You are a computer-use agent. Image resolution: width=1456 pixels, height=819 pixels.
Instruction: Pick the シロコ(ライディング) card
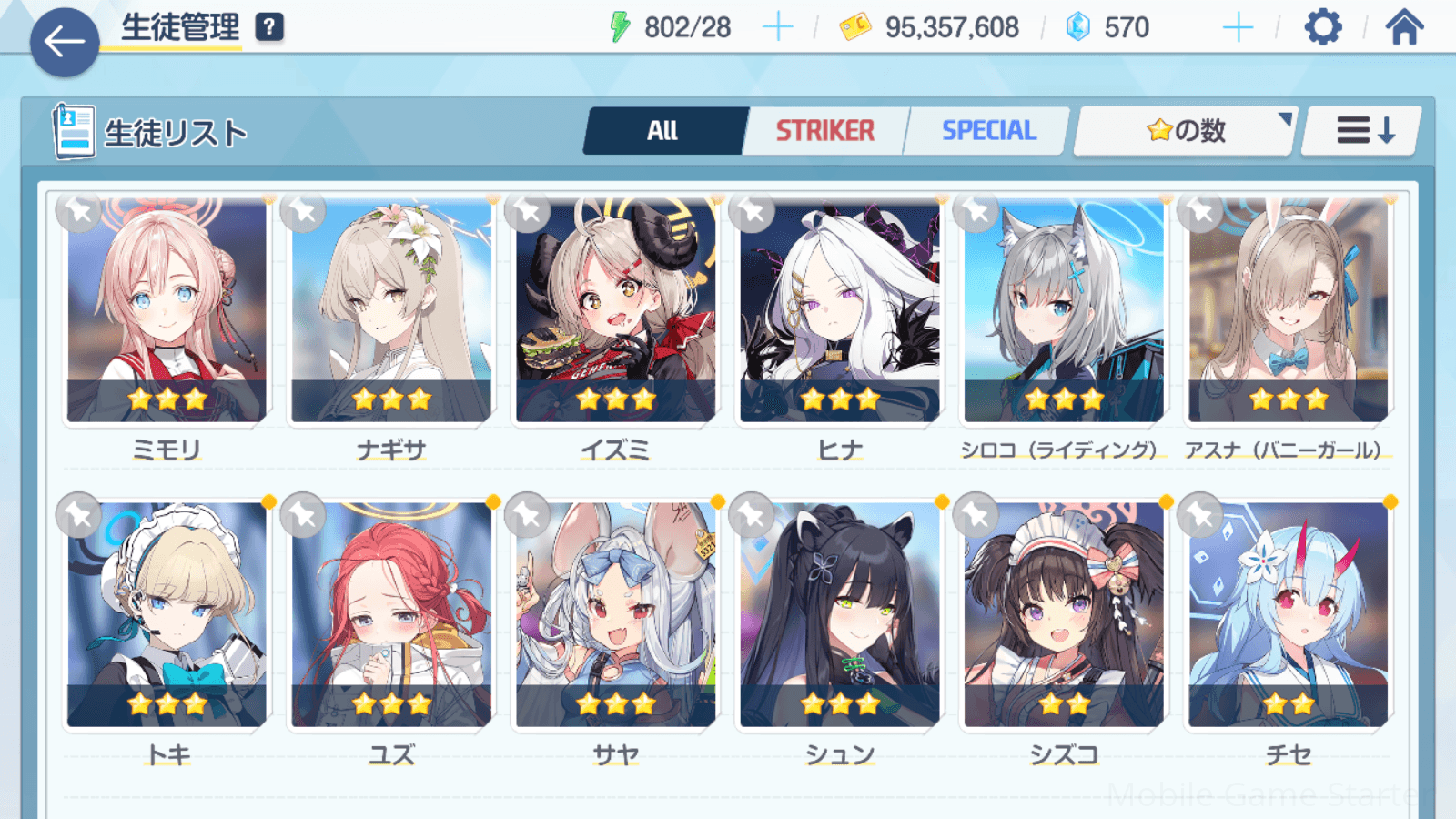pyautogui.click(x=1064, y=311)
